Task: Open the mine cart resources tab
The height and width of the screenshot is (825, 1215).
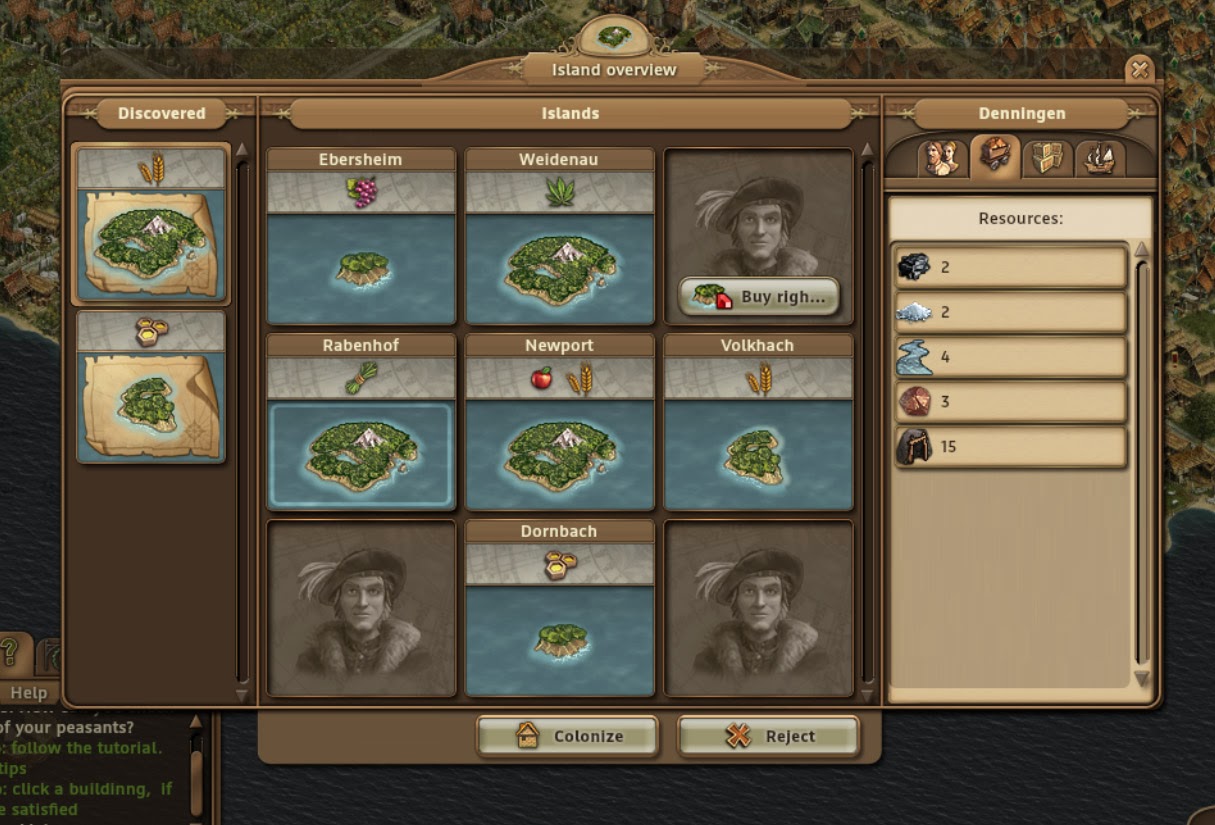Action: [995, 156]
